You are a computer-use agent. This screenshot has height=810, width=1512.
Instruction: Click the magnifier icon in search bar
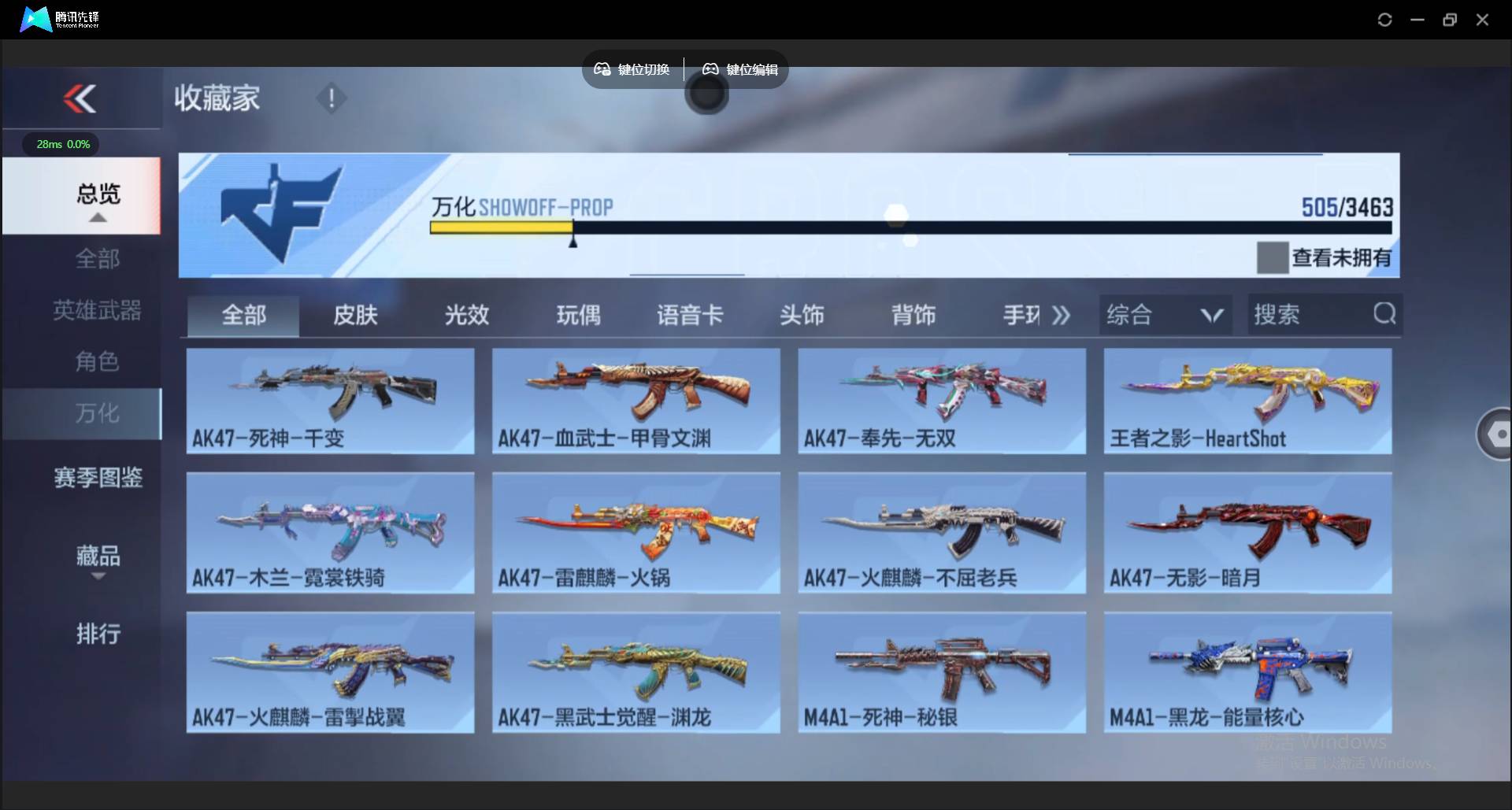click(1385, 314)
